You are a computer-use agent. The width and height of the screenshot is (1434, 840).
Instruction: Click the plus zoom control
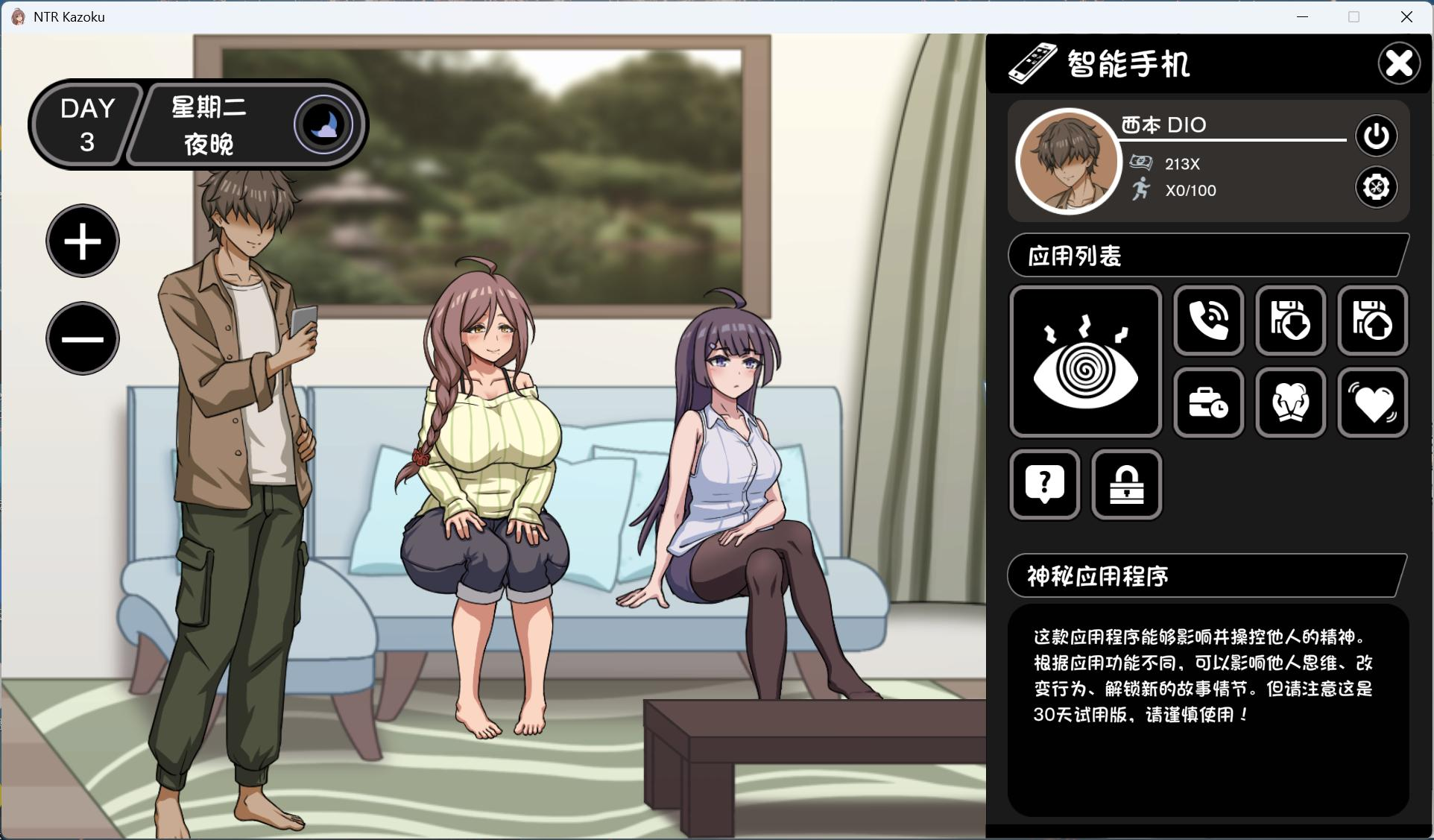pyautogui.click(x=83, y=241)
